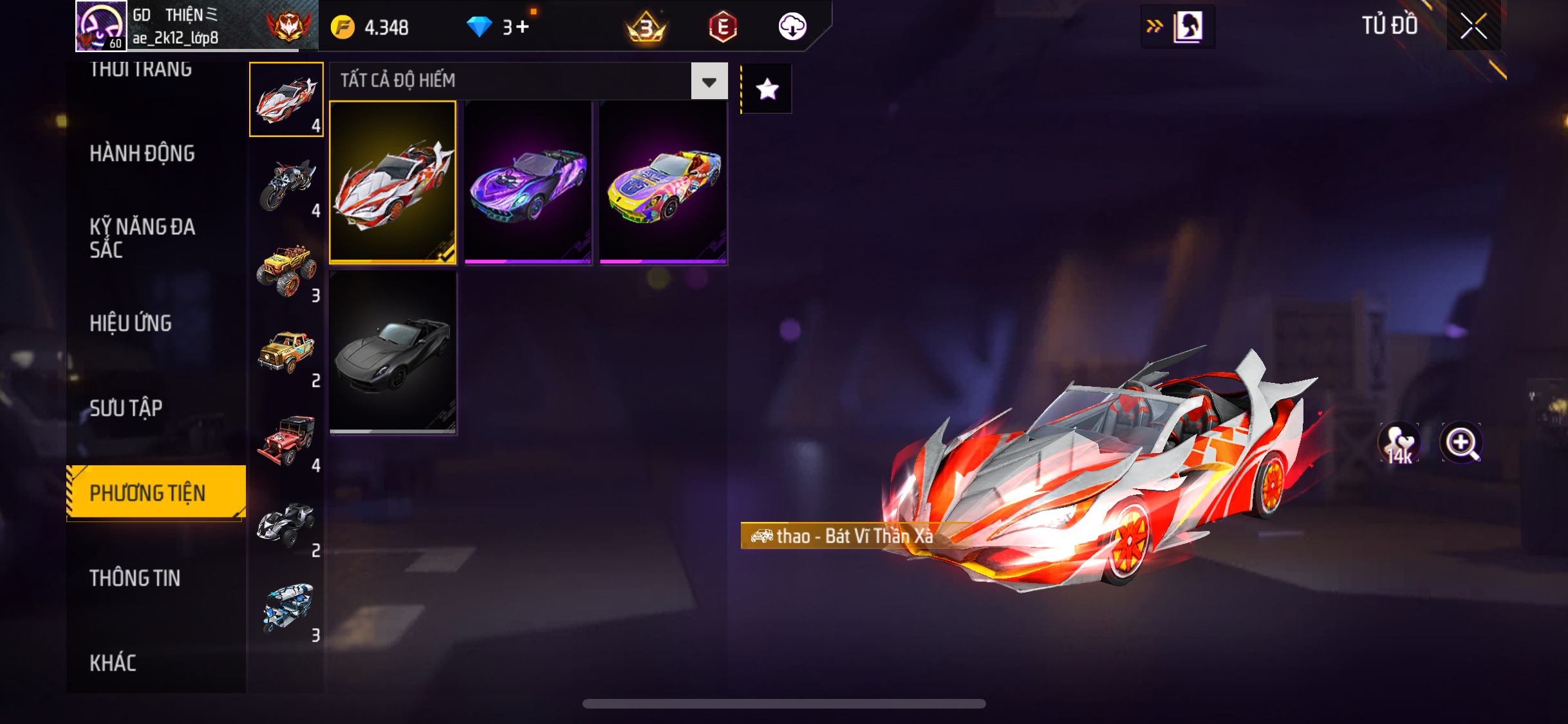The image size is (1568, 724).
Task: Open the Thông Tin tab
Action: (135, 578)
